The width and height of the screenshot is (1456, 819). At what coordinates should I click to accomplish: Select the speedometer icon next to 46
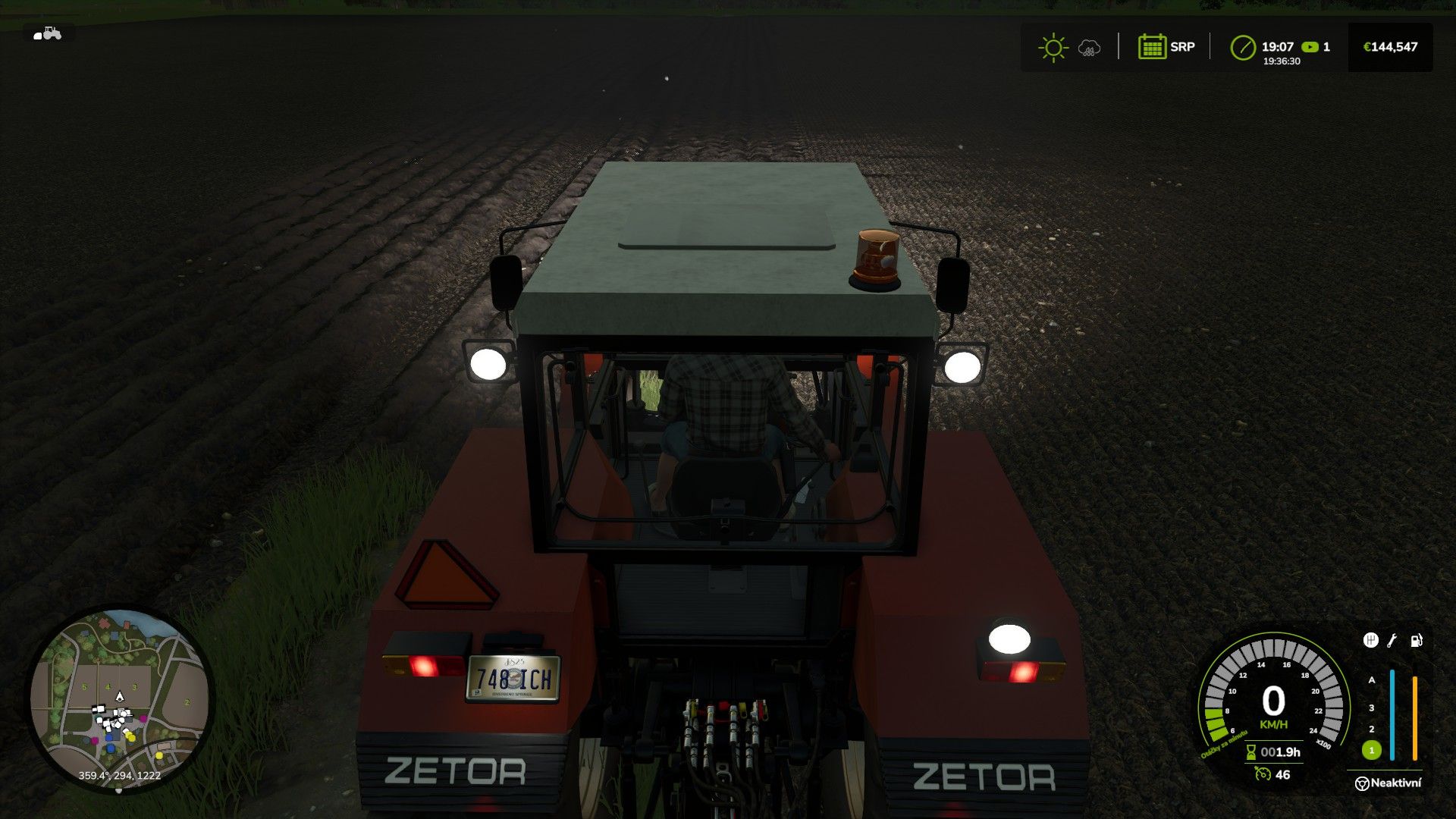1263,773
